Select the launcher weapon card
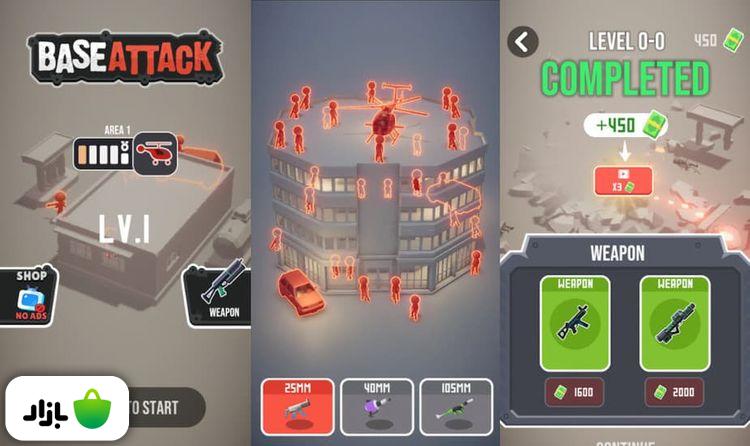Screen dimensions: 750x446 674,322
